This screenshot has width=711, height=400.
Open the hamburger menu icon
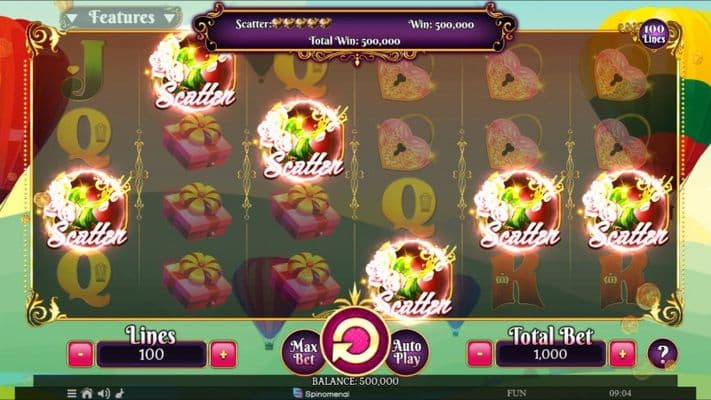tap(72, 393)
